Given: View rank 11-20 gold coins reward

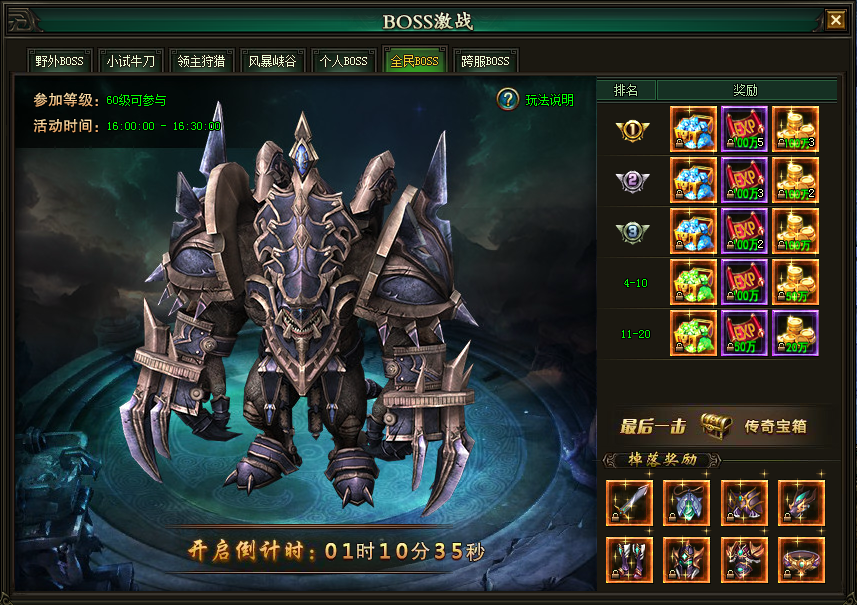Looking at the screenshot, I should (795, 333).
